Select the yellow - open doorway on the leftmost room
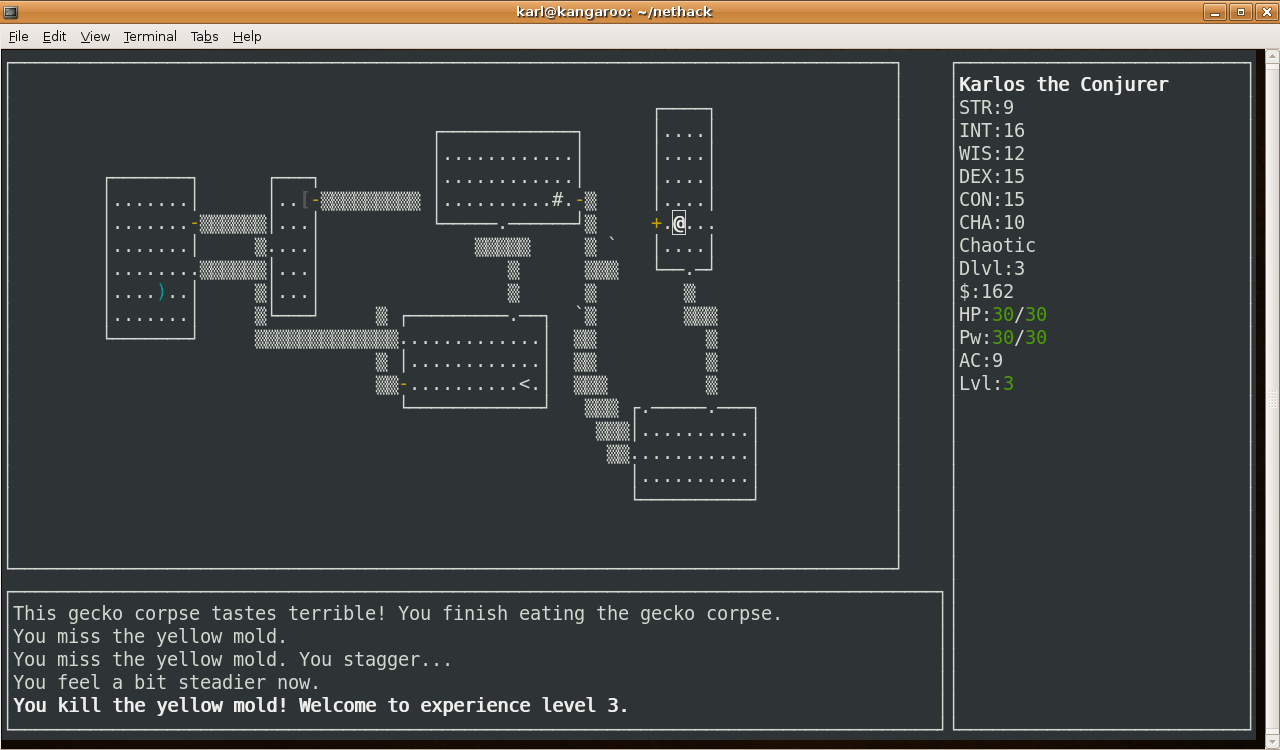1280x750 pixels. tap(194, 224)
